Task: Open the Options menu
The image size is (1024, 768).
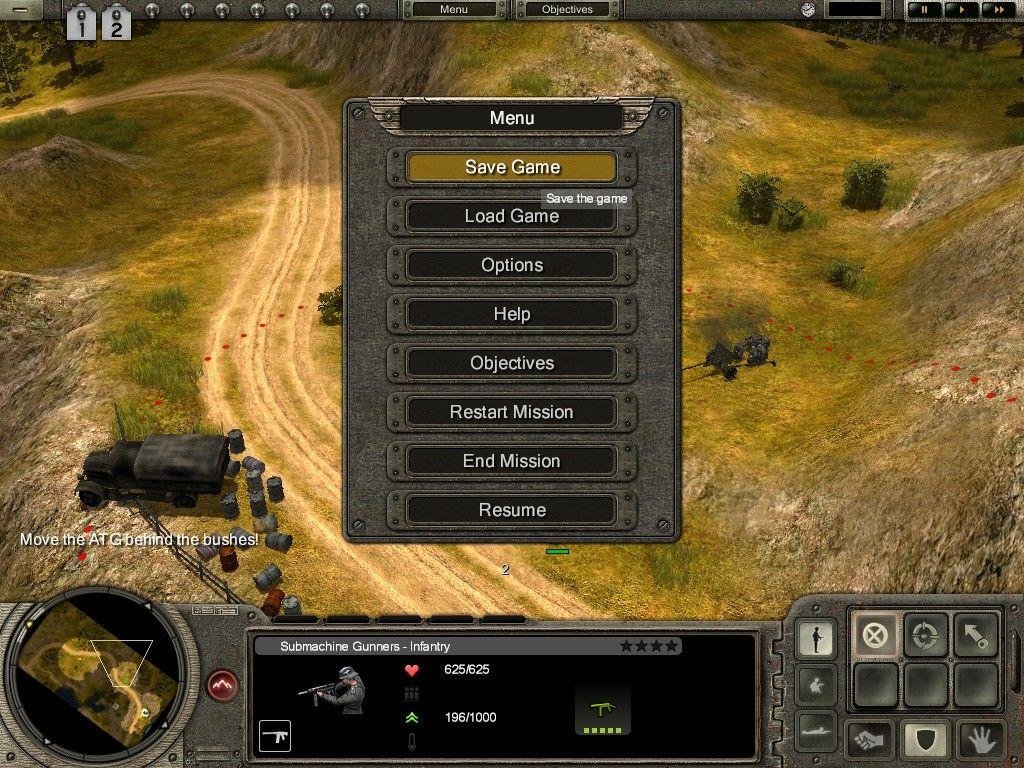Action: (x=511, y=265)
